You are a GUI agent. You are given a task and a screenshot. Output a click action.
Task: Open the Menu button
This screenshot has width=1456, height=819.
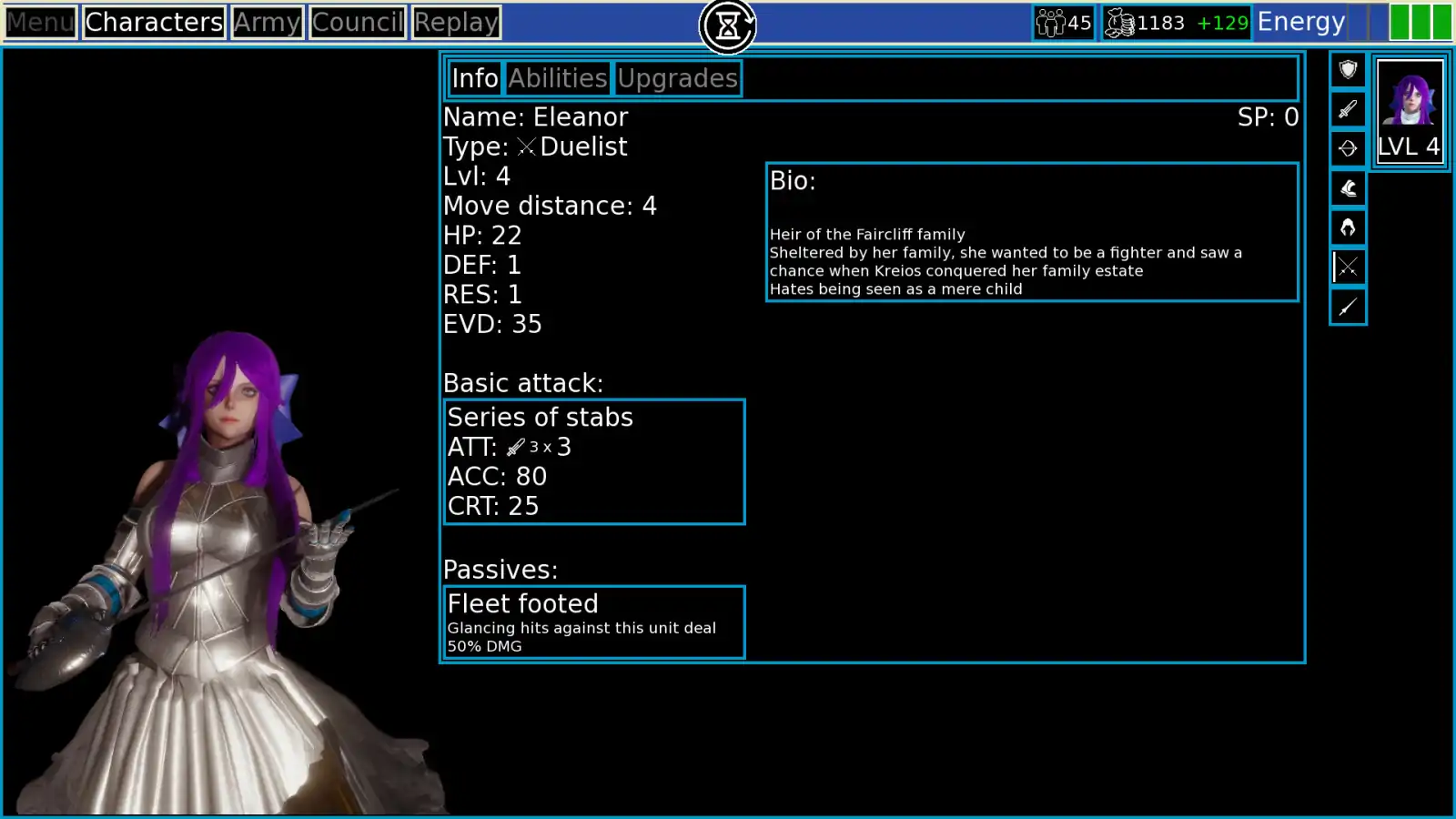(x=40, y=22)
